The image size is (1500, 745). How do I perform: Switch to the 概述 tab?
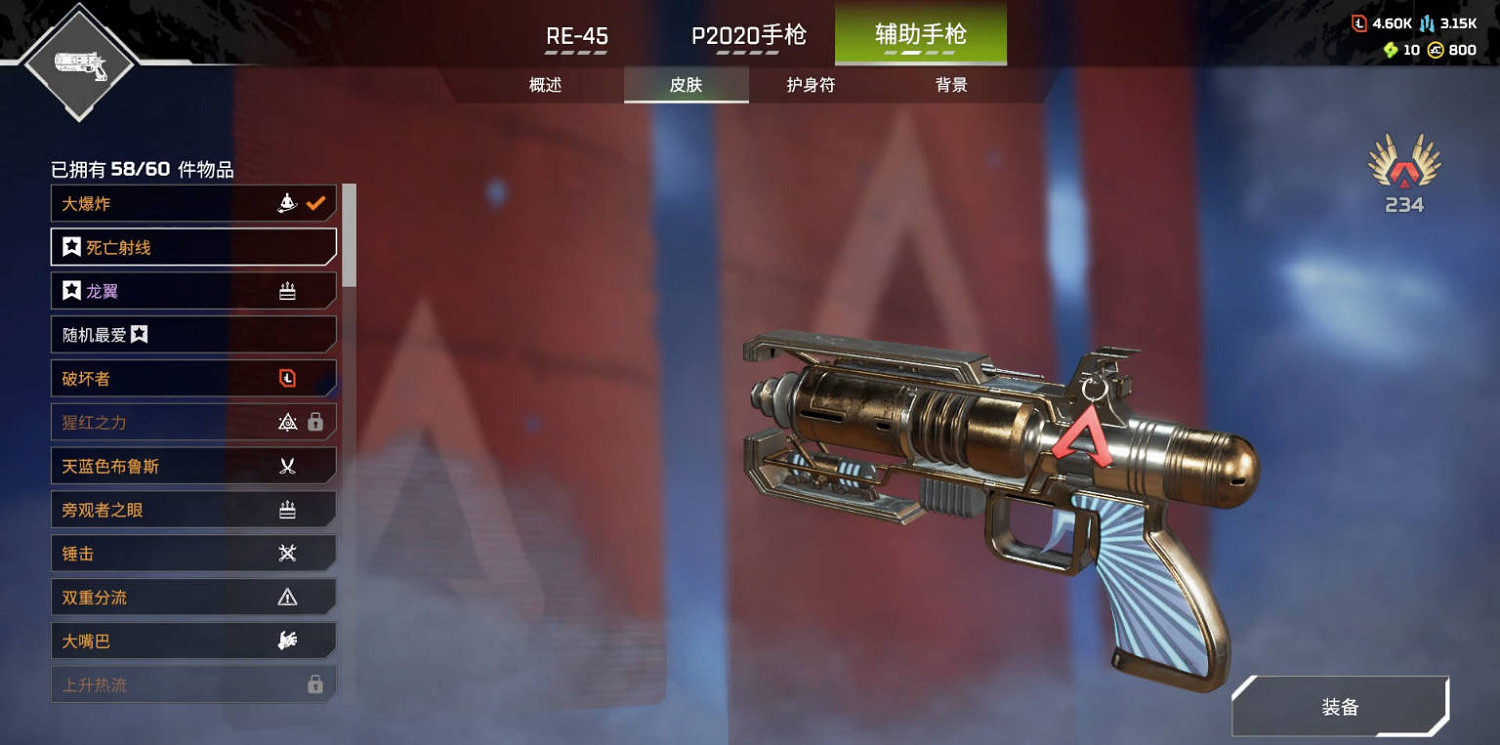click(545, 85)
